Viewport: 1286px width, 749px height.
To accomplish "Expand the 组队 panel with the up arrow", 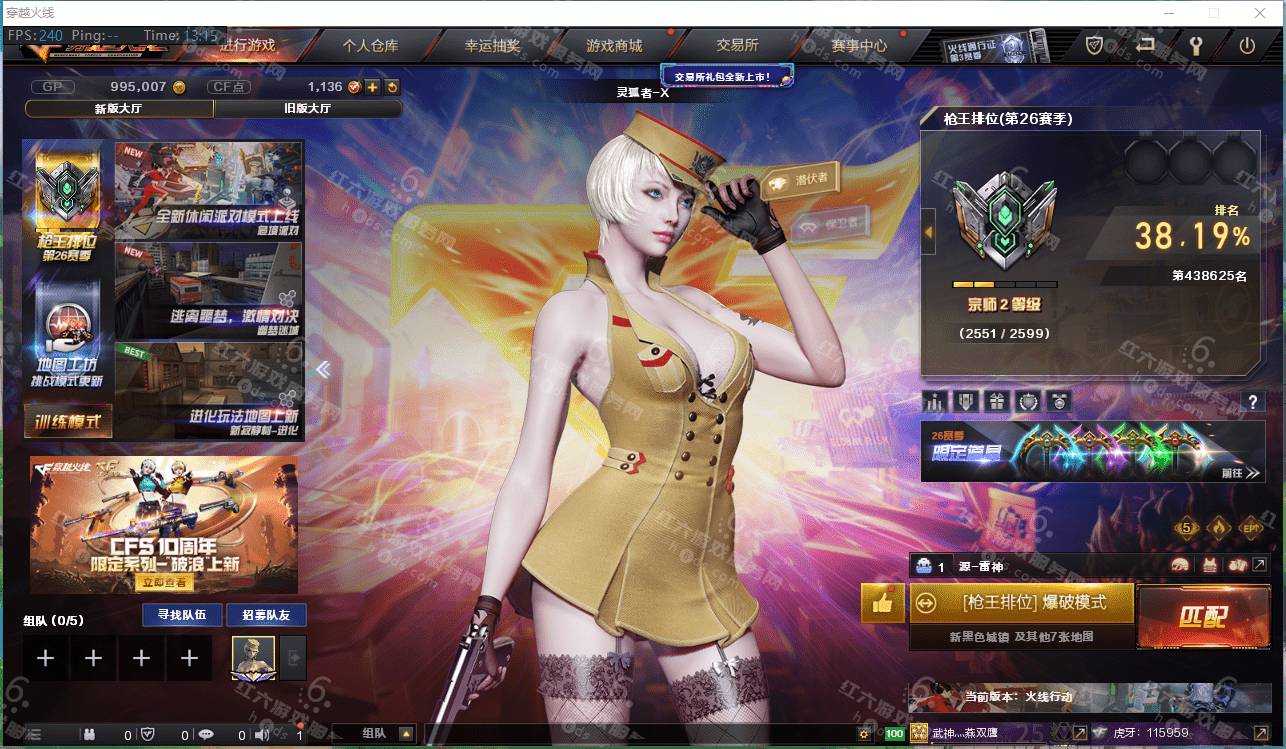I will click(405, 734).
